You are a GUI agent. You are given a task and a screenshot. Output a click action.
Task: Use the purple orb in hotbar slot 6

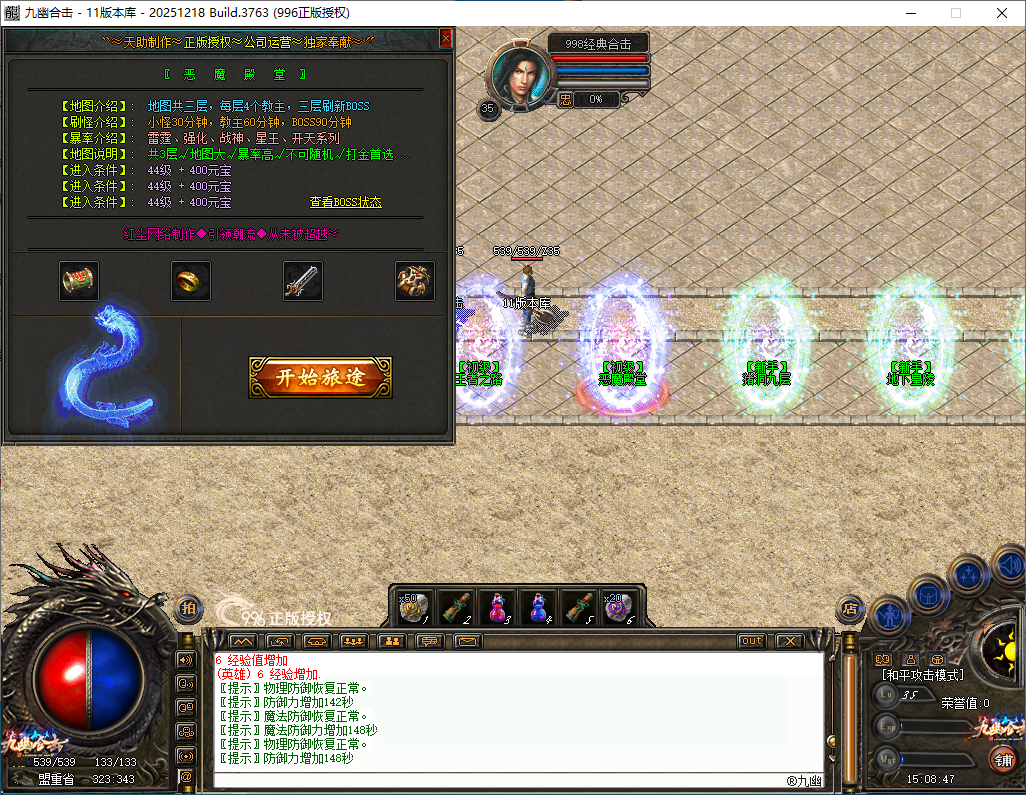(x=618, y=607)
